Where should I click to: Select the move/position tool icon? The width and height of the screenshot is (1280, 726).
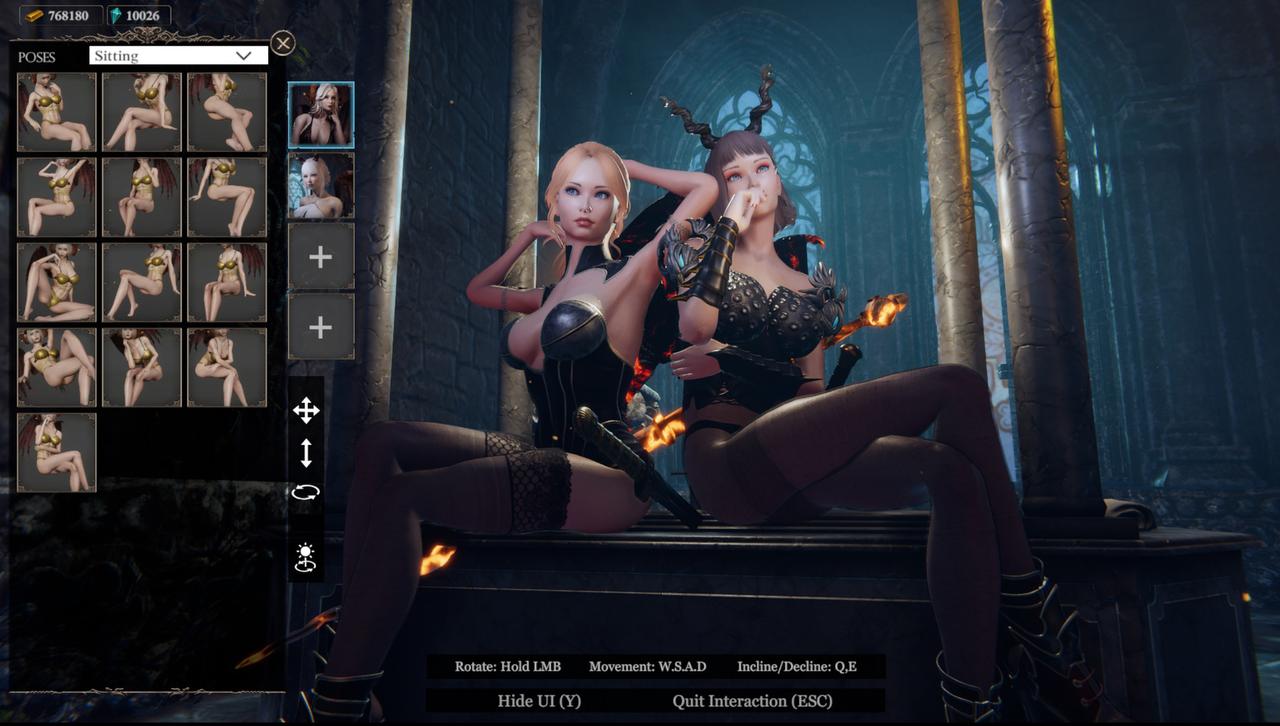307,410
